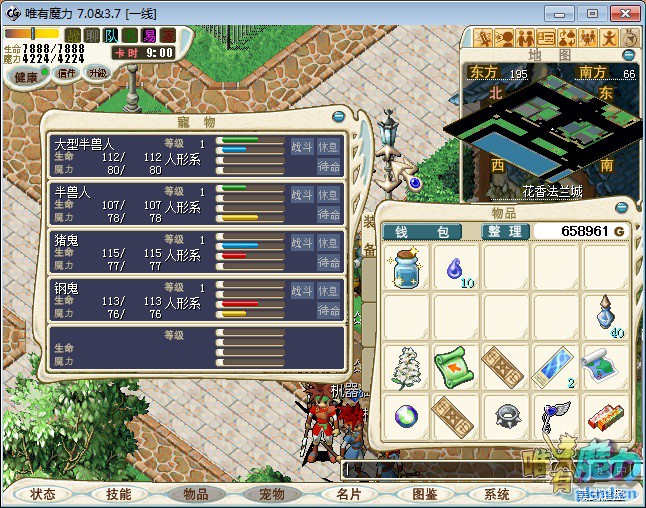Minimize the 物品 inventory panel

pos(621,208)
